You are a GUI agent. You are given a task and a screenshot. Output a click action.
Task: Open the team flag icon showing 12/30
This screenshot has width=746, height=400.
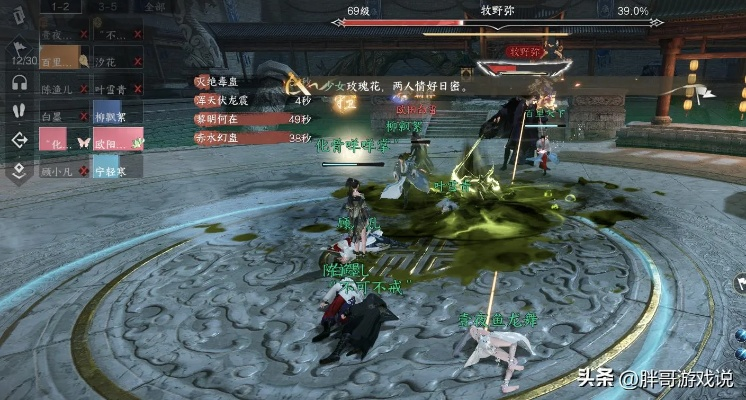tap(19, 51)
